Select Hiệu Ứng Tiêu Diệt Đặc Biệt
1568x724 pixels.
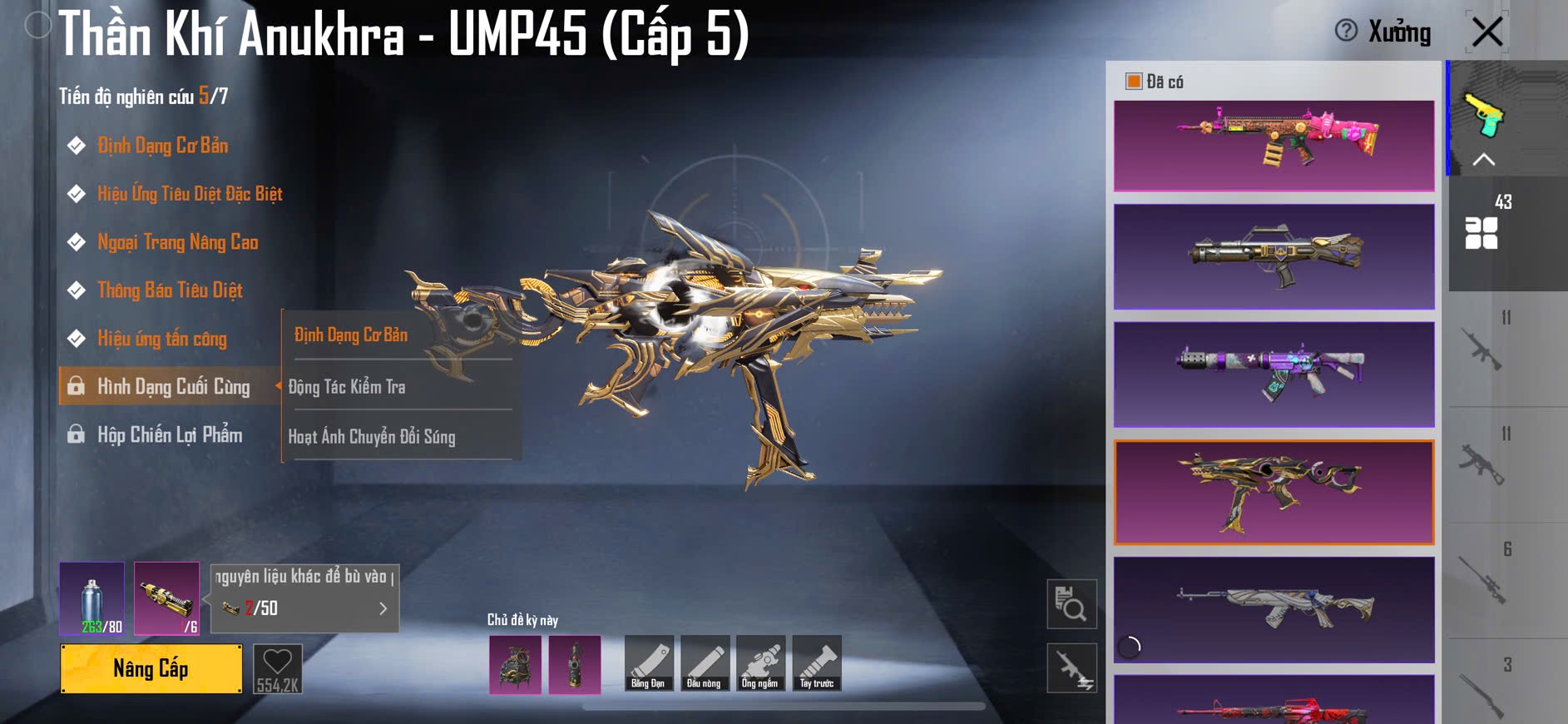click(x=189, y=194)
